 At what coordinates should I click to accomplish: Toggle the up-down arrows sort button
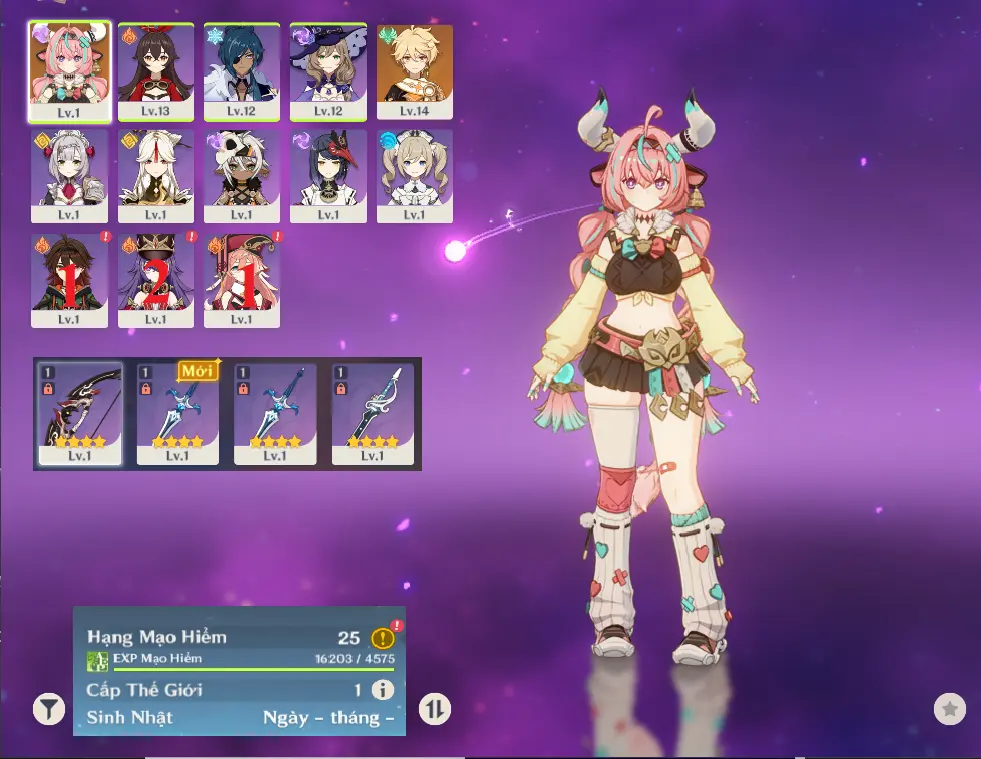click(435, 710)
